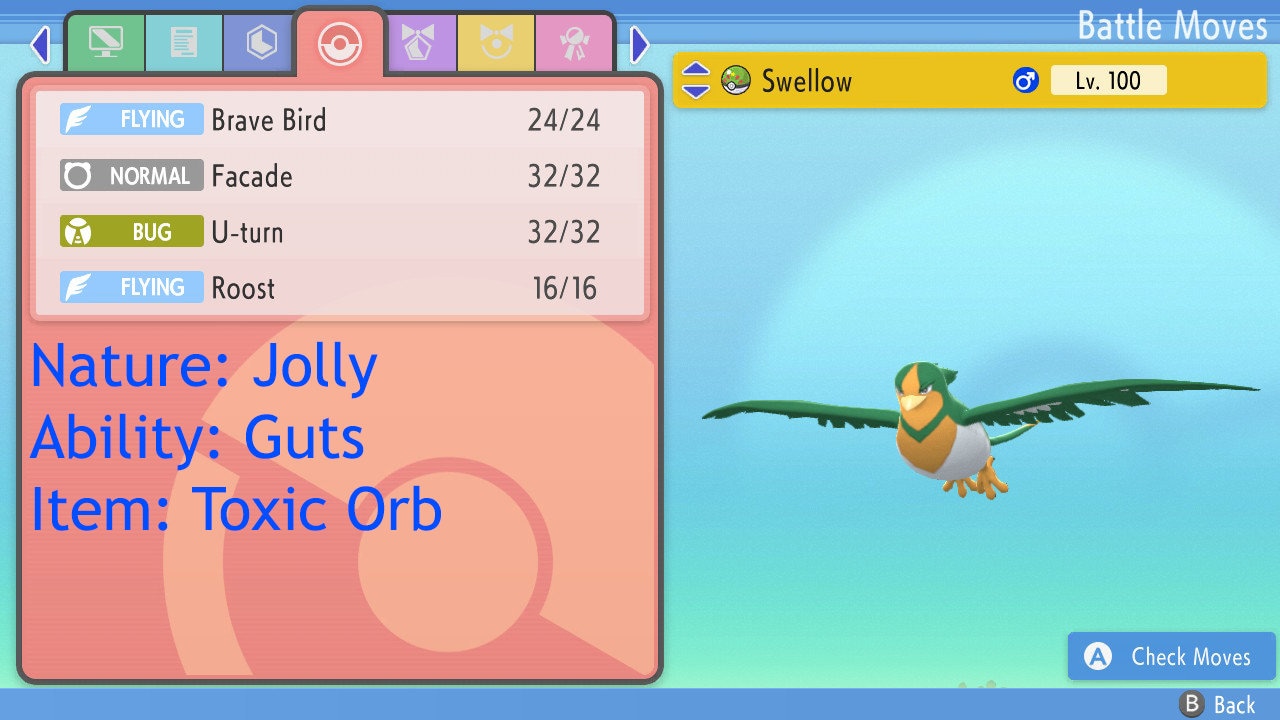The height and width of the screenshot is (720, 1280).
Task: Open the pink Ribbons tab
Action: click(575, 43)
